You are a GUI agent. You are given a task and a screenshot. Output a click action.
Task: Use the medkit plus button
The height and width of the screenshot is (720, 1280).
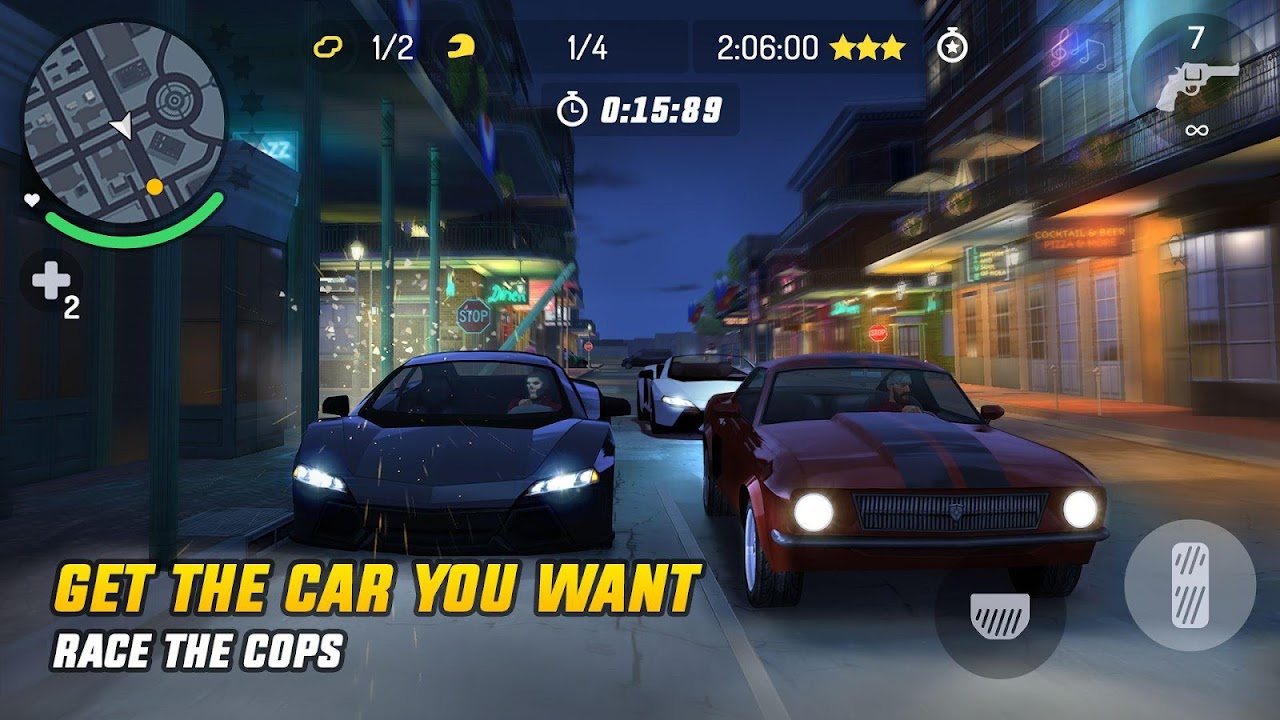tap(52, 283)
